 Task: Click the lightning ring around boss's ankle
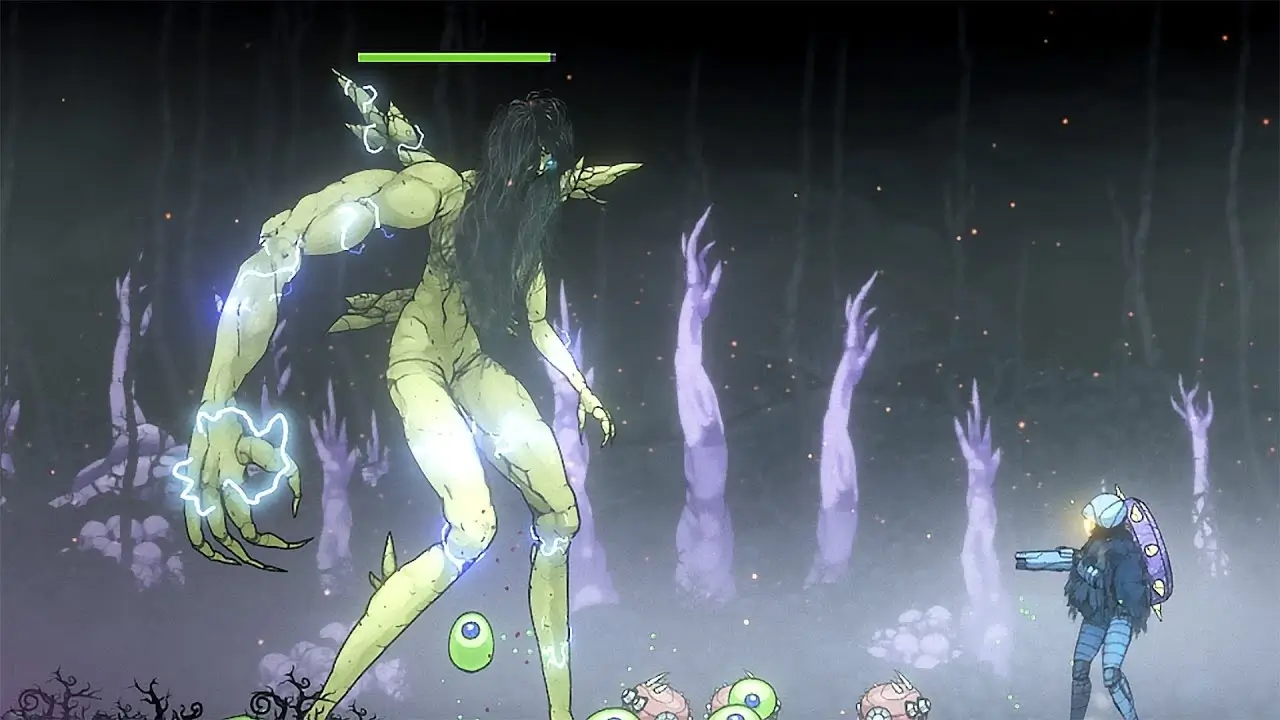click(555, 545)
